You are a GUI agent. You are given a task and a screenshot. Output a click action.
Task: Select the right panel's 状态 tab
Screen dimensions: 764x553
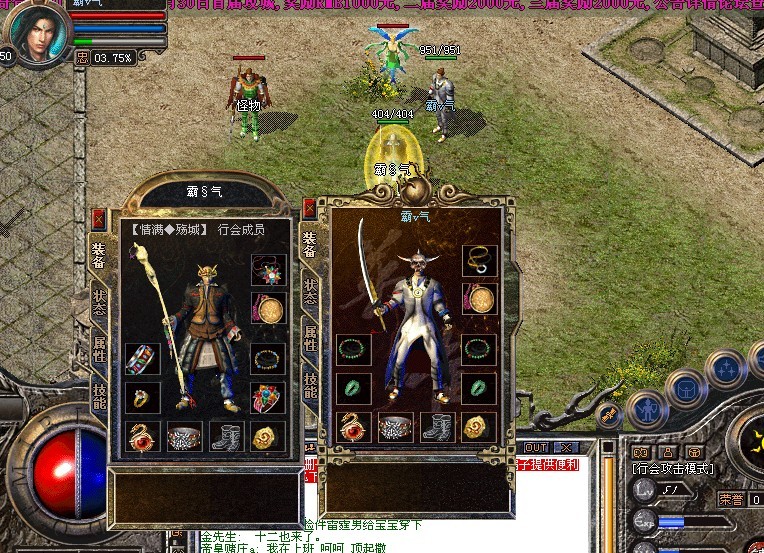(x=311, y=294)
